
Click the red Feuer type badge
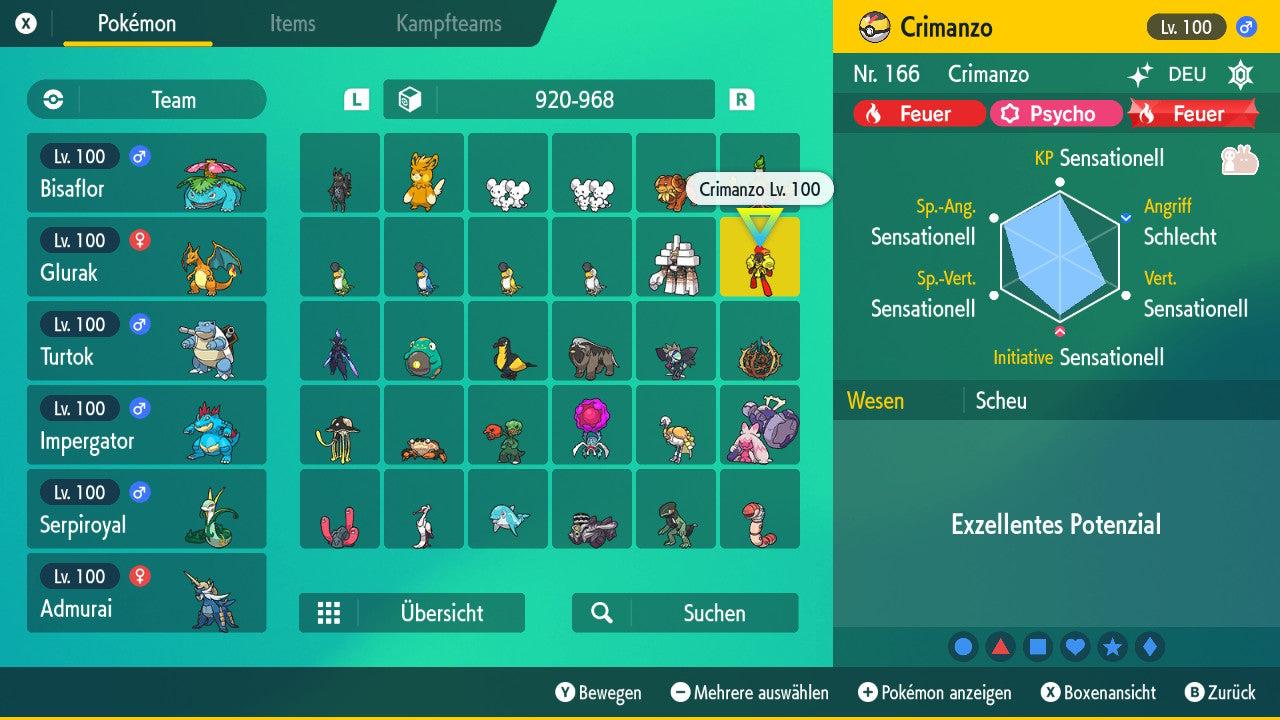point(917,113)
